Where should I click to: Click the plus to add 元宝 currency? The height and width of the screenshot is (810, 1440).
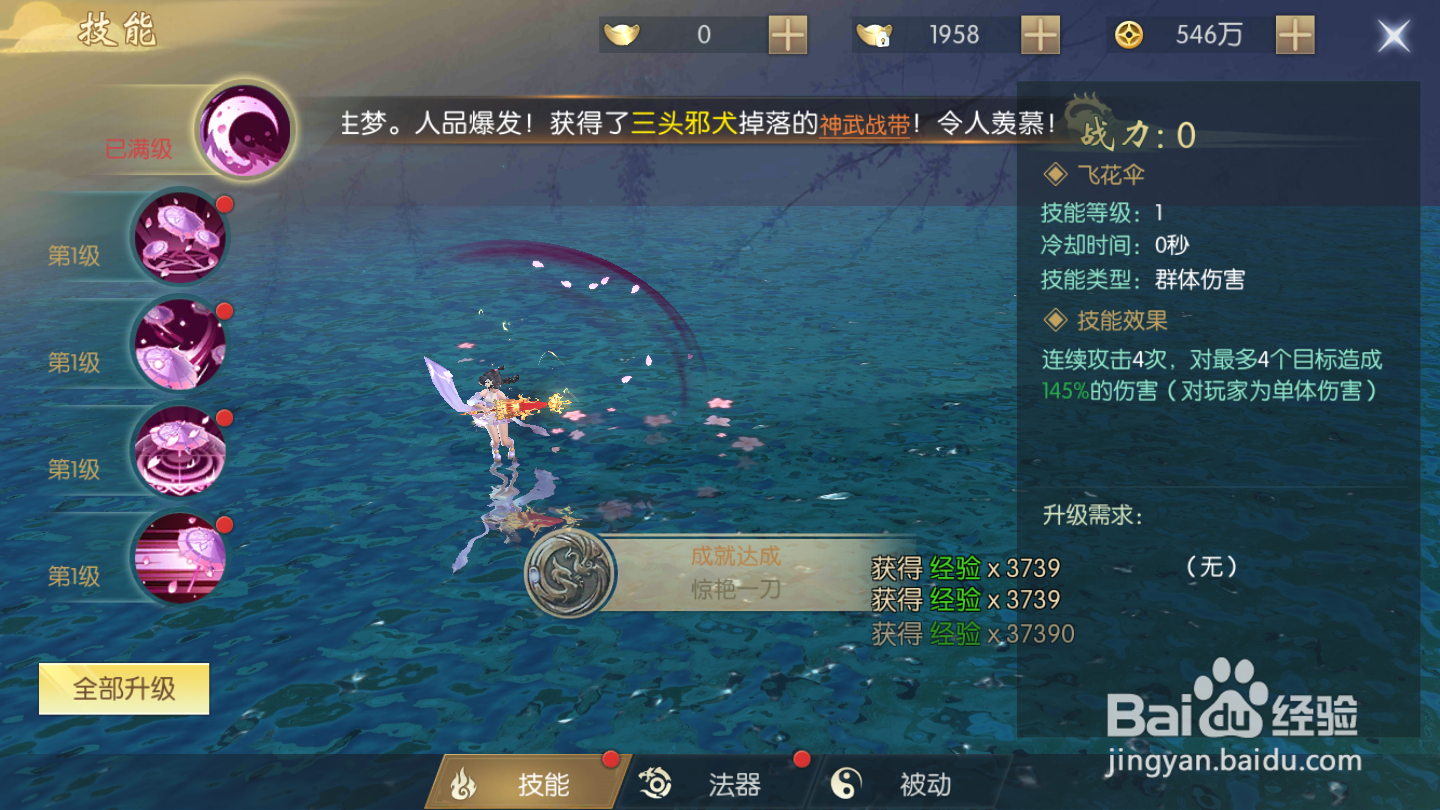pos(787,34)
